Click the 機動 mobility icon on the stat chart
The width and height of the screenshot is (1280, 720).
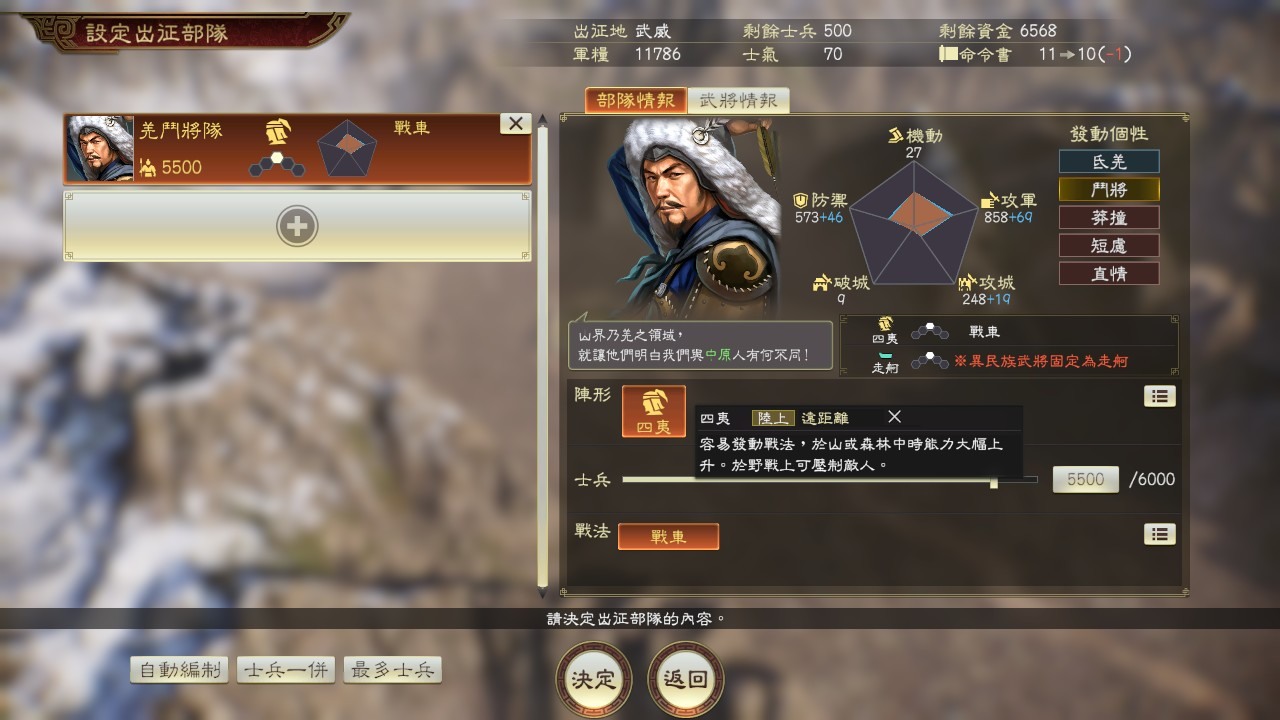pos(894,135)
